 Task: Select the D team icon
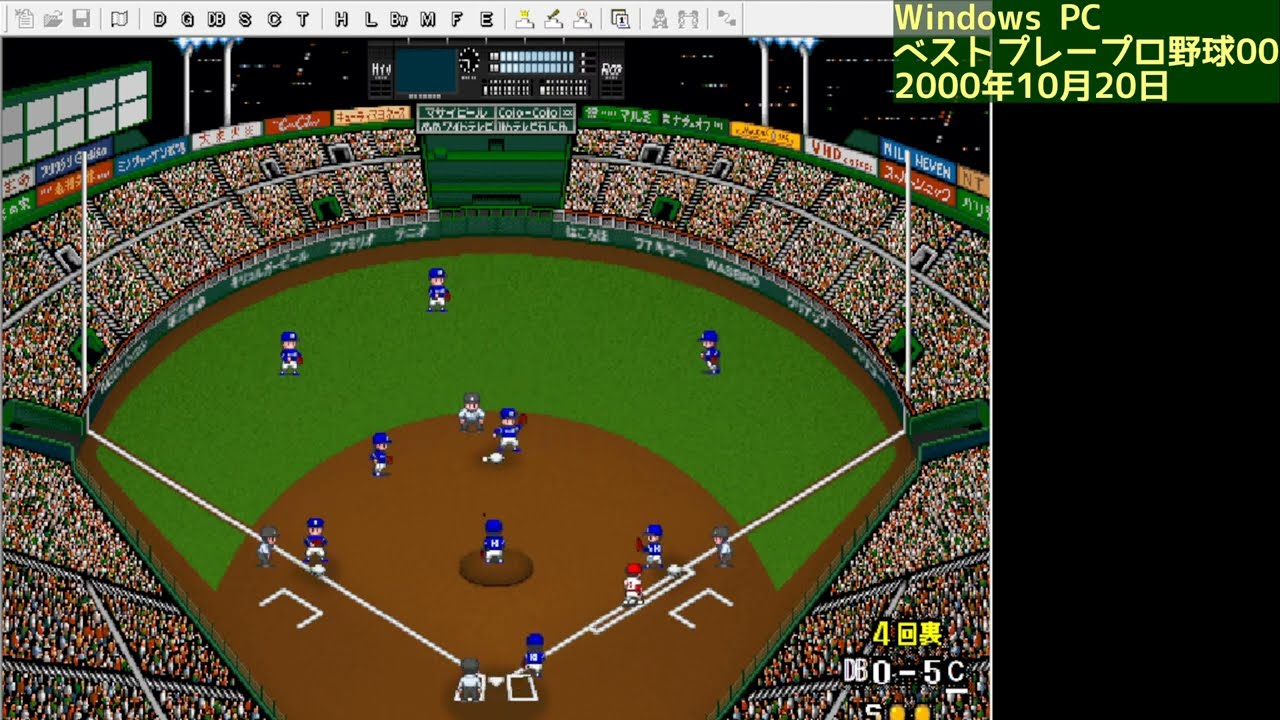159,16
